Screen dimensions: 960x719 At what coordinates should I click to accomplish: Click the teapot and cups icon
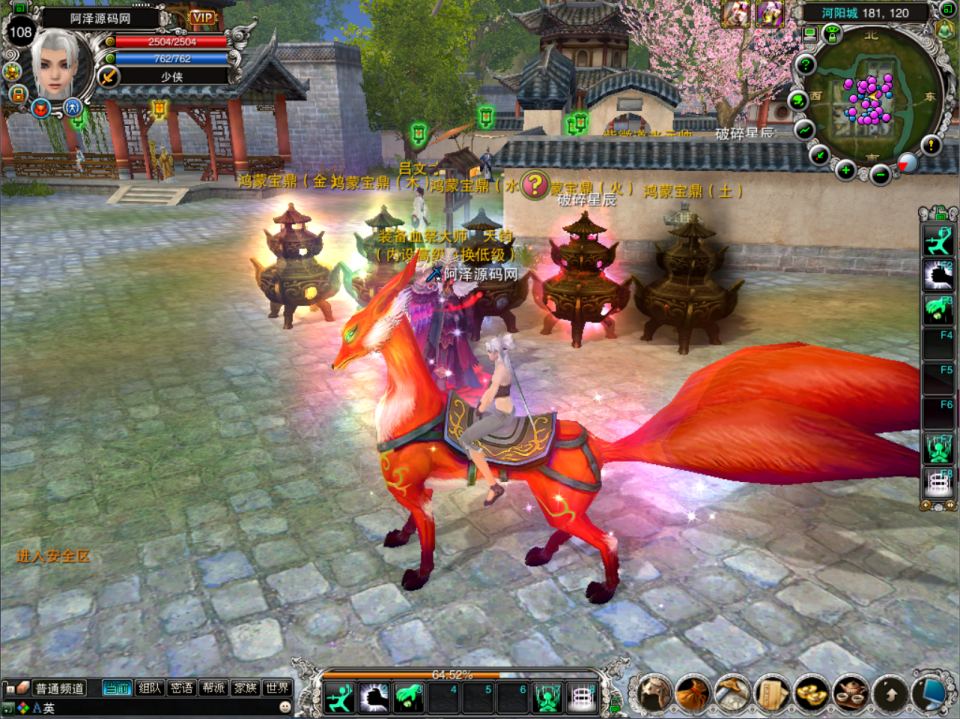pos(850,692)
